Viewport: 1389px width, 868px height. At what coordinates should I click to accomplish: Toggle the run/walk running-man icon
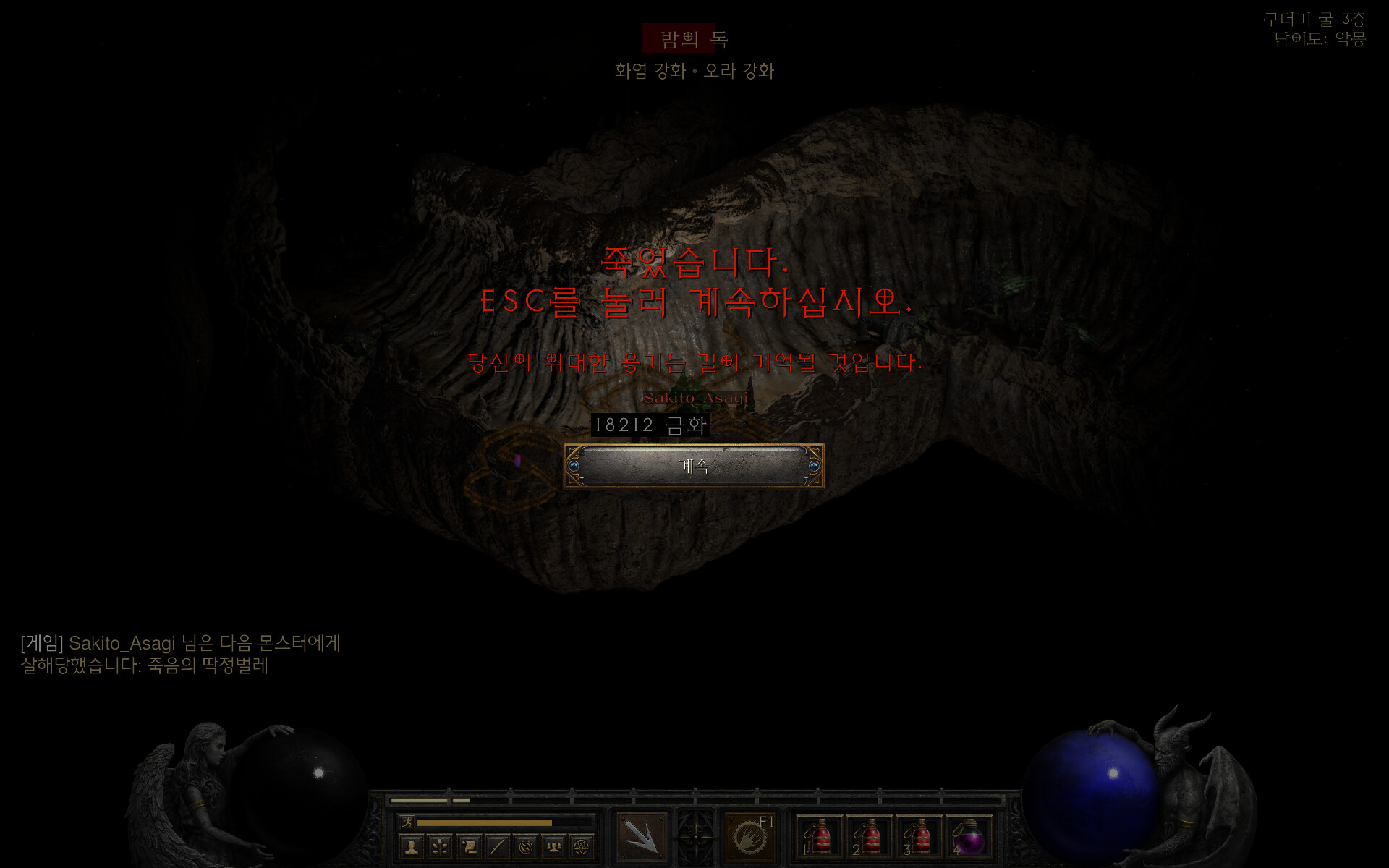(407, 822)
